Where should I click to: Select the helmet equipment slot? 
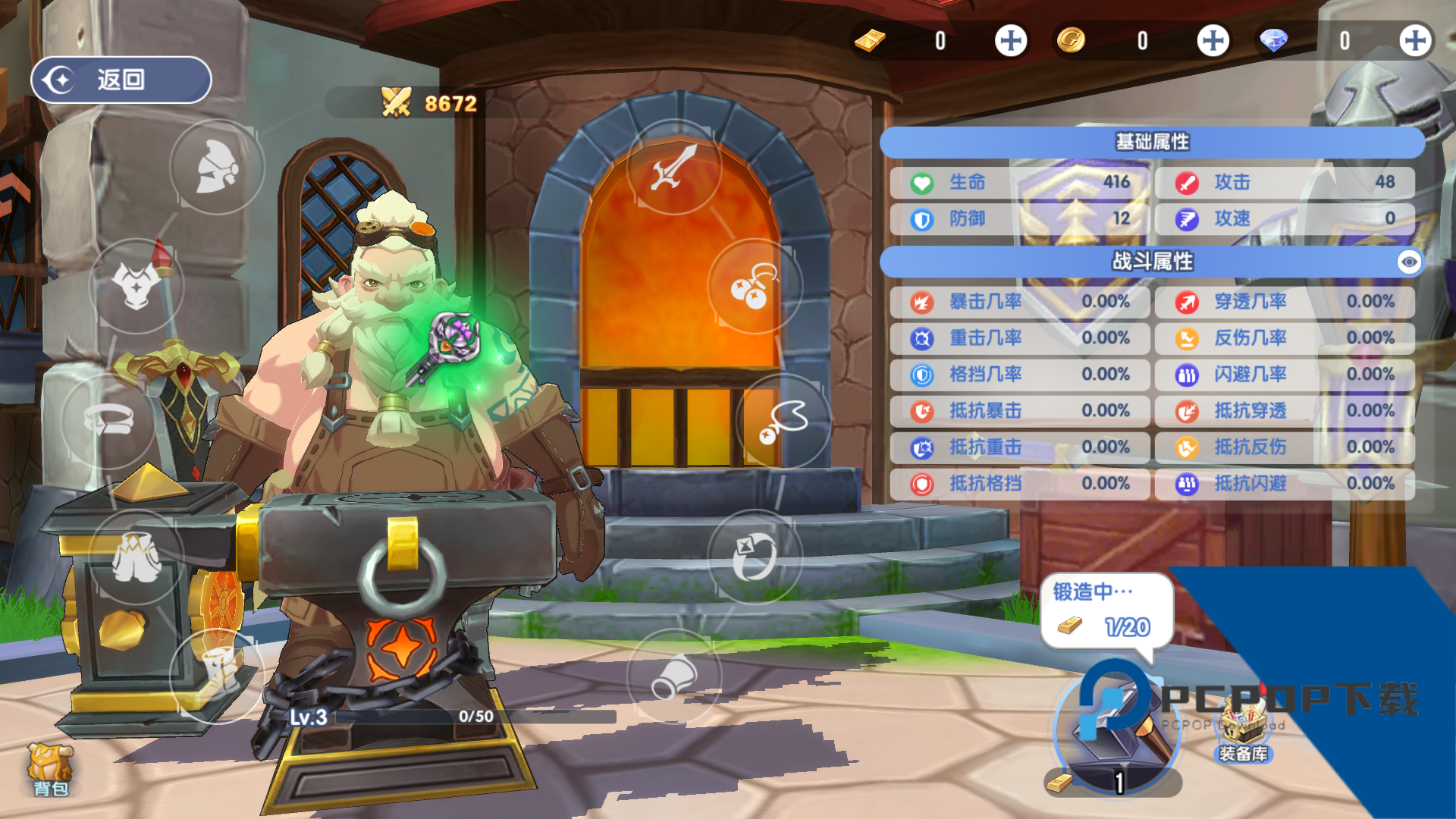(217, 167)
